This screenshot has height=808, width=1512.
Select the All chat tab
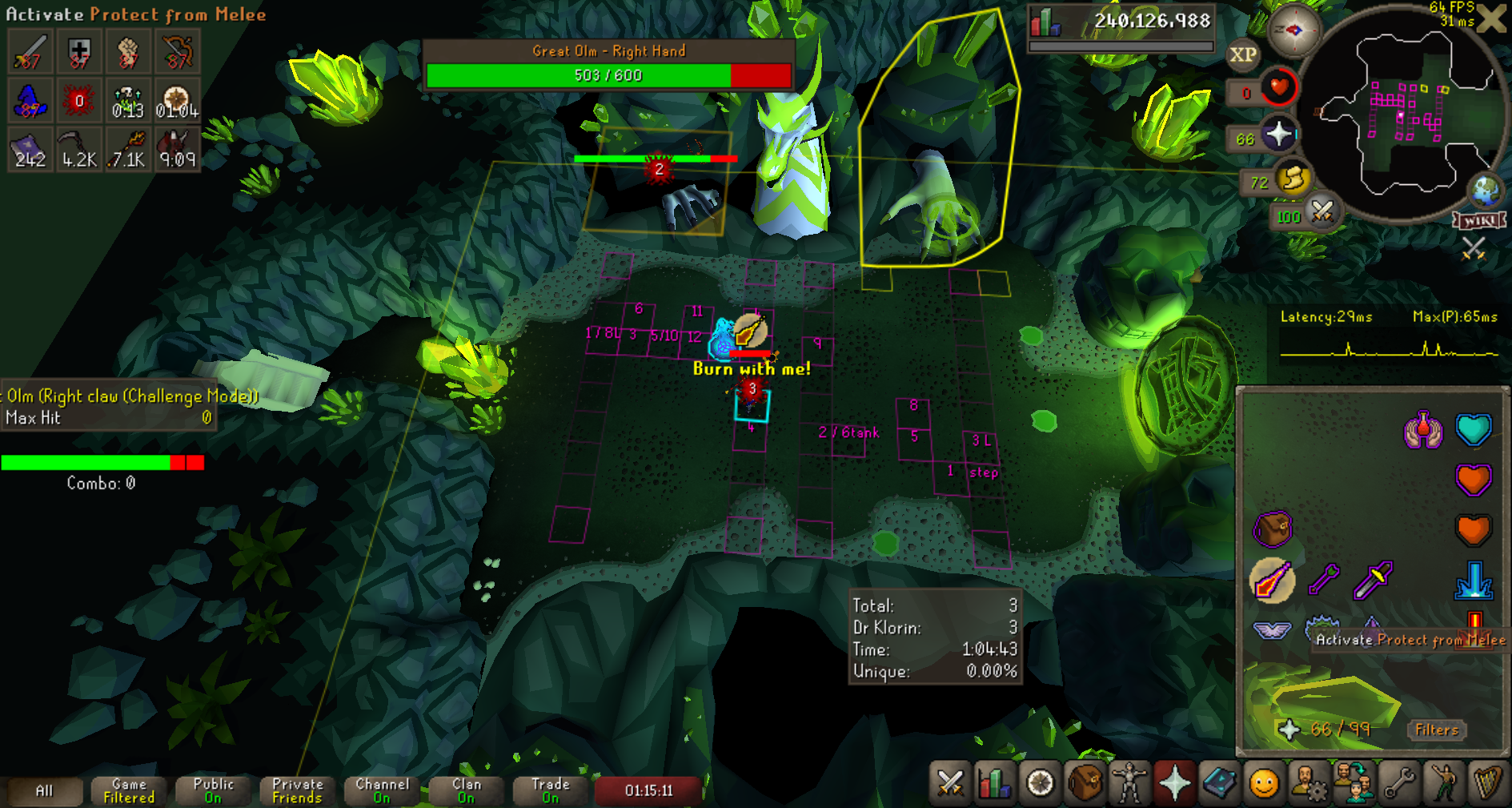[x=44, y=790]
